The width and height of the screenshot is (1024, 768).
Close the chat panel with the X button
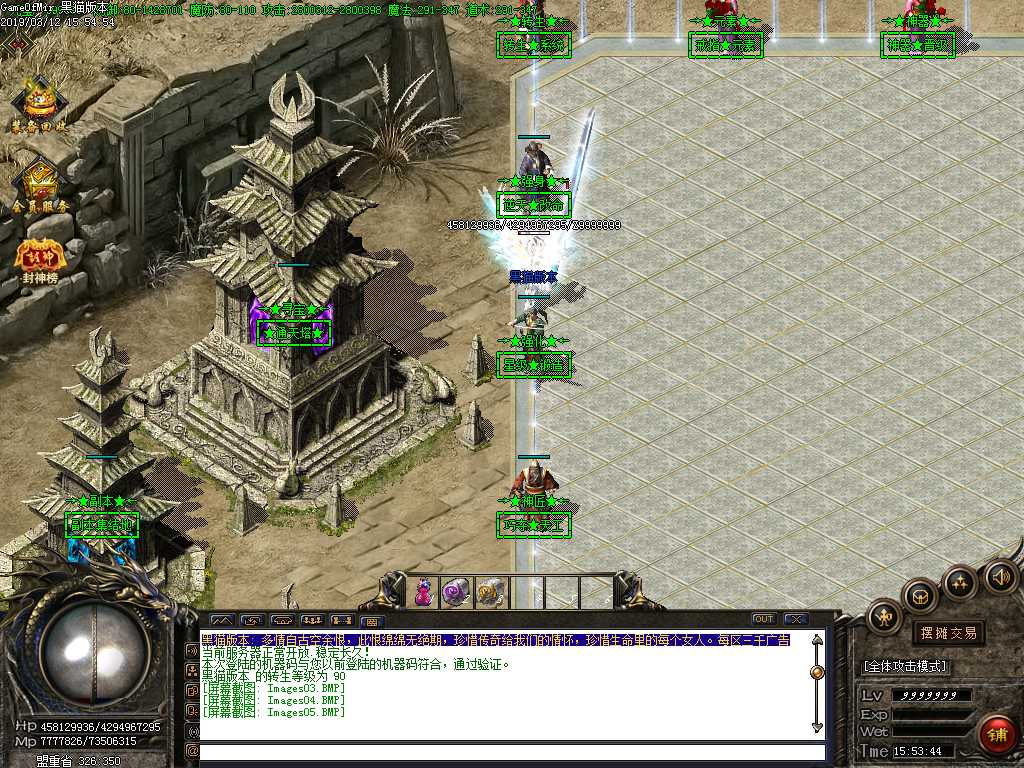coord(796,619)
